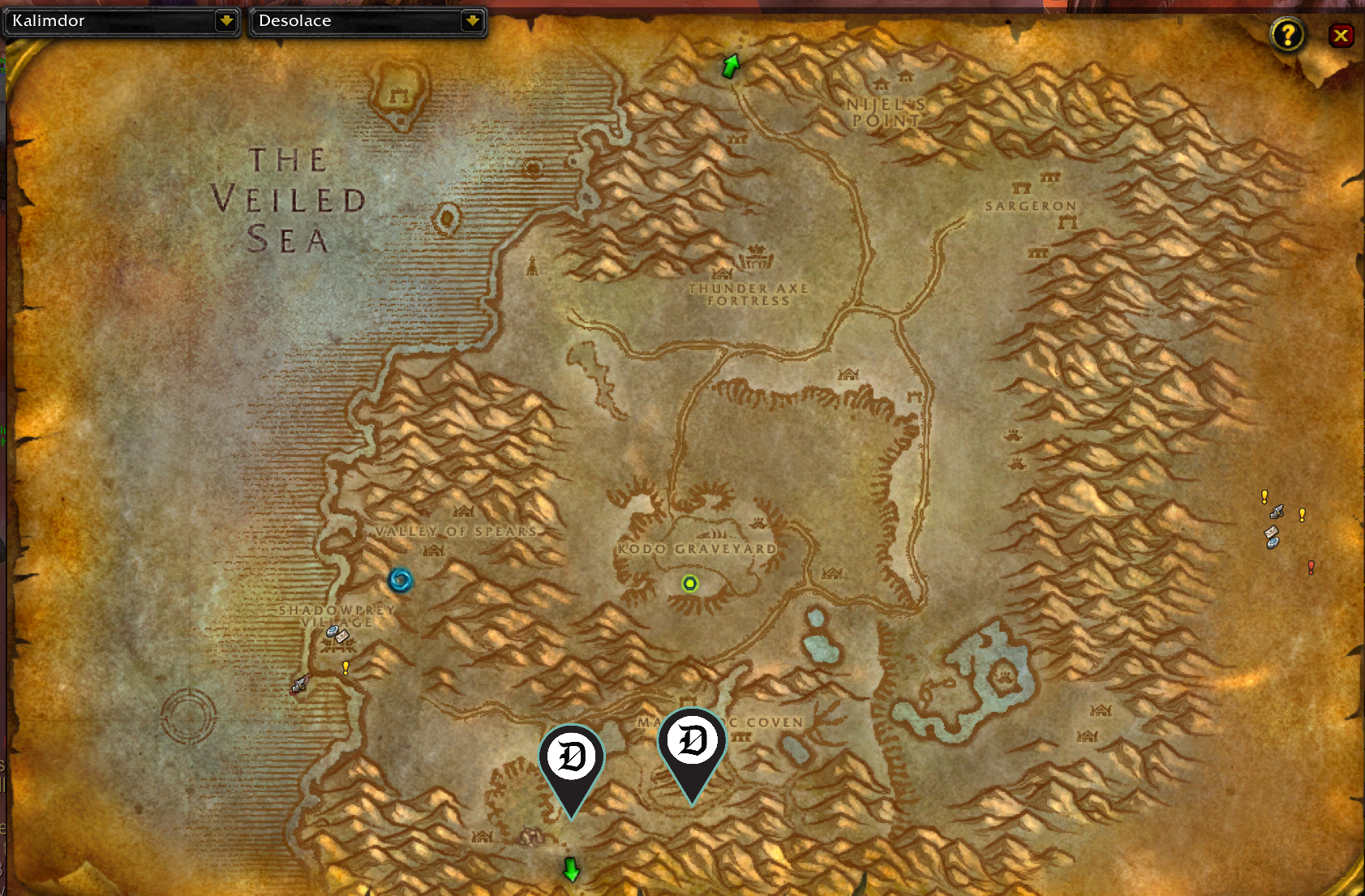Select the red exclamation marker on eastern edge
The image size is (1365, 896).
point(1311,568)
